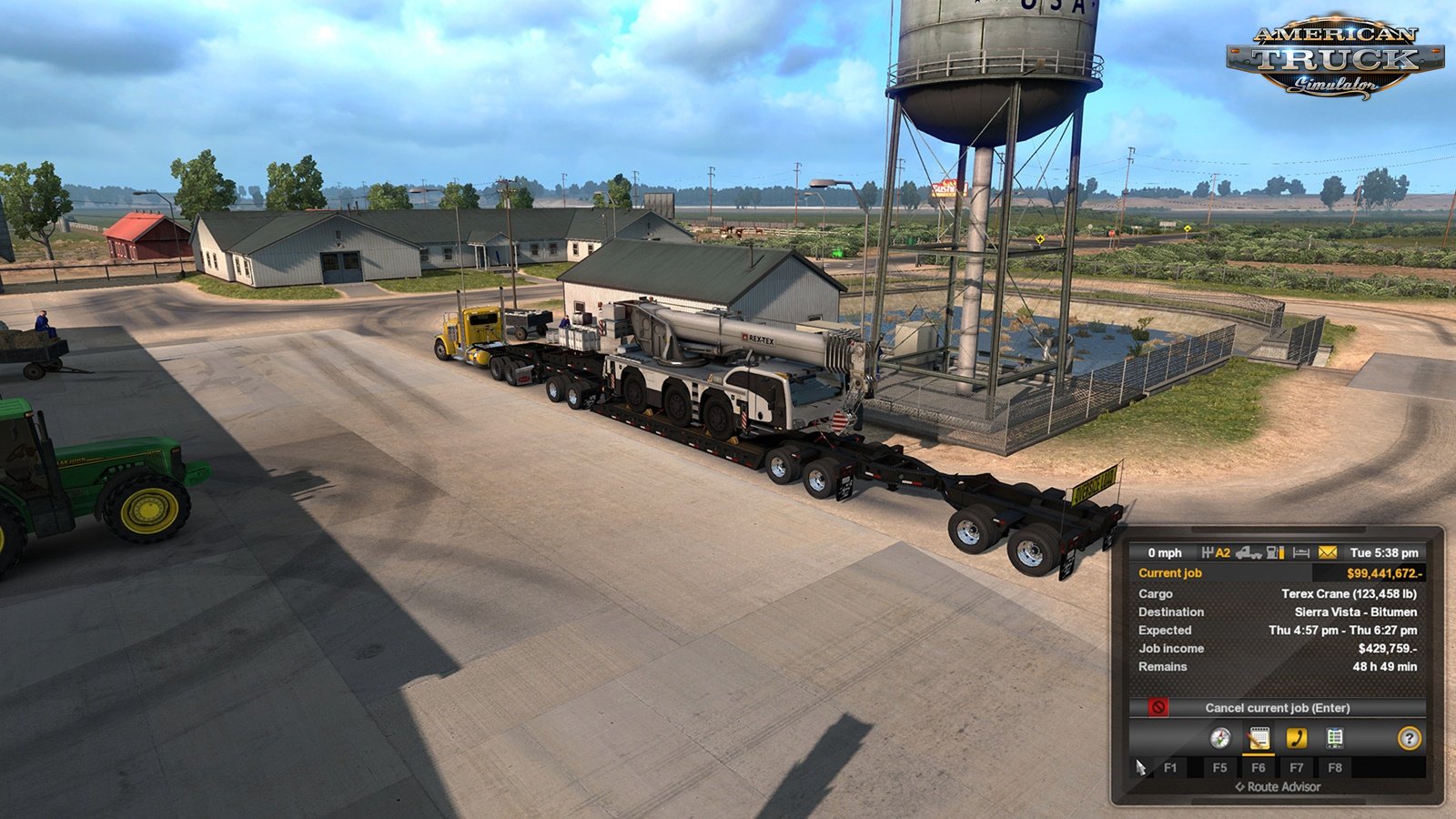Switch to the F5 navigation tab
Screen dimensions: 1456x819
1220,768
